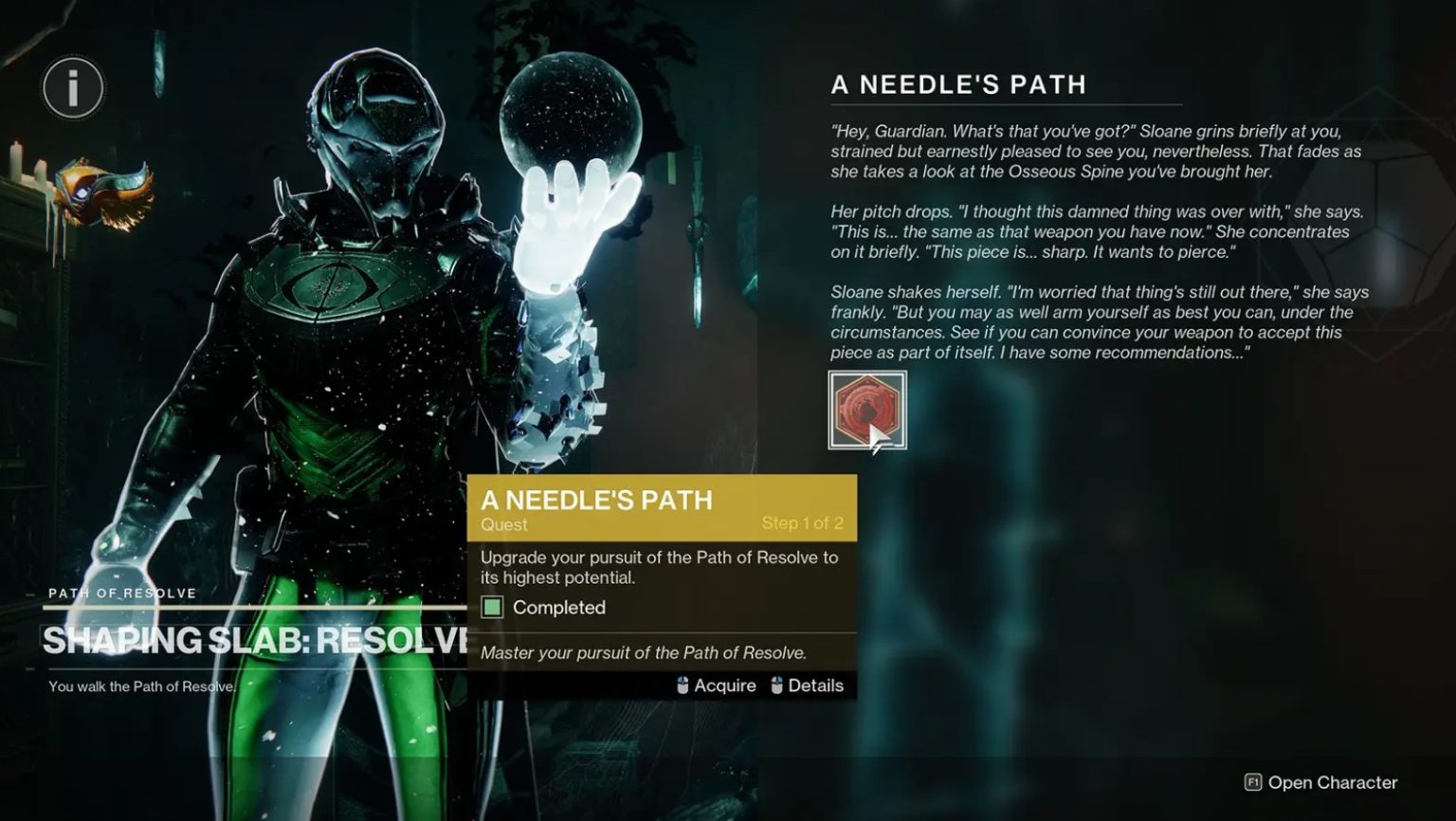
Task: Acquire the quest reward
Action: pyautogui.click(x=724, y=684)
